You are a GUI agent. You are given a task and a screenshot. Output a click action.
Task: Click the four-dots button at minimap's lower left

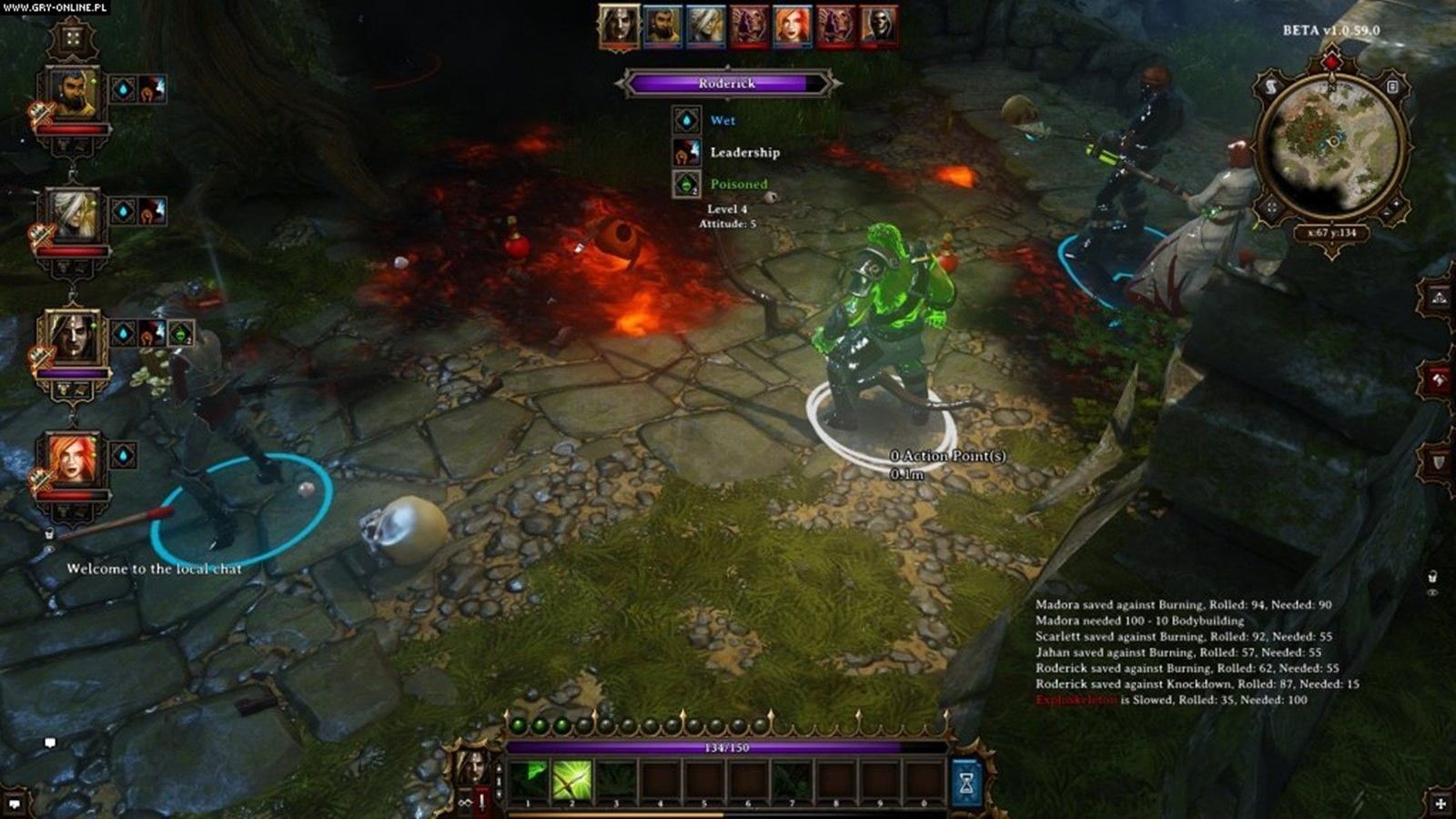(x=1271, y=207)
